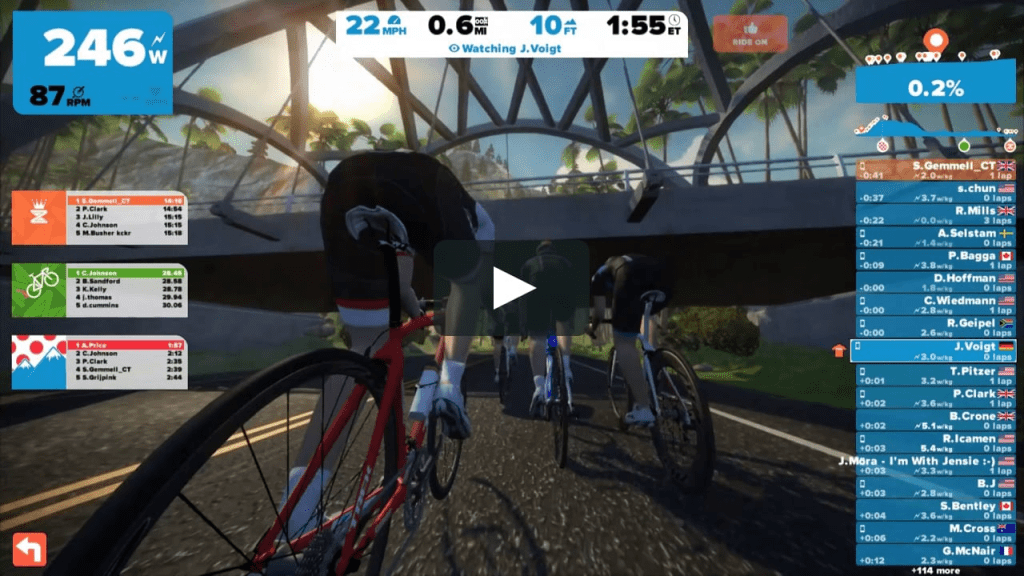The height and width of the screenshot is (576, 1024).
Task: Open the green sprint jersey leaderboard panel
Action: tap(98, 290)
